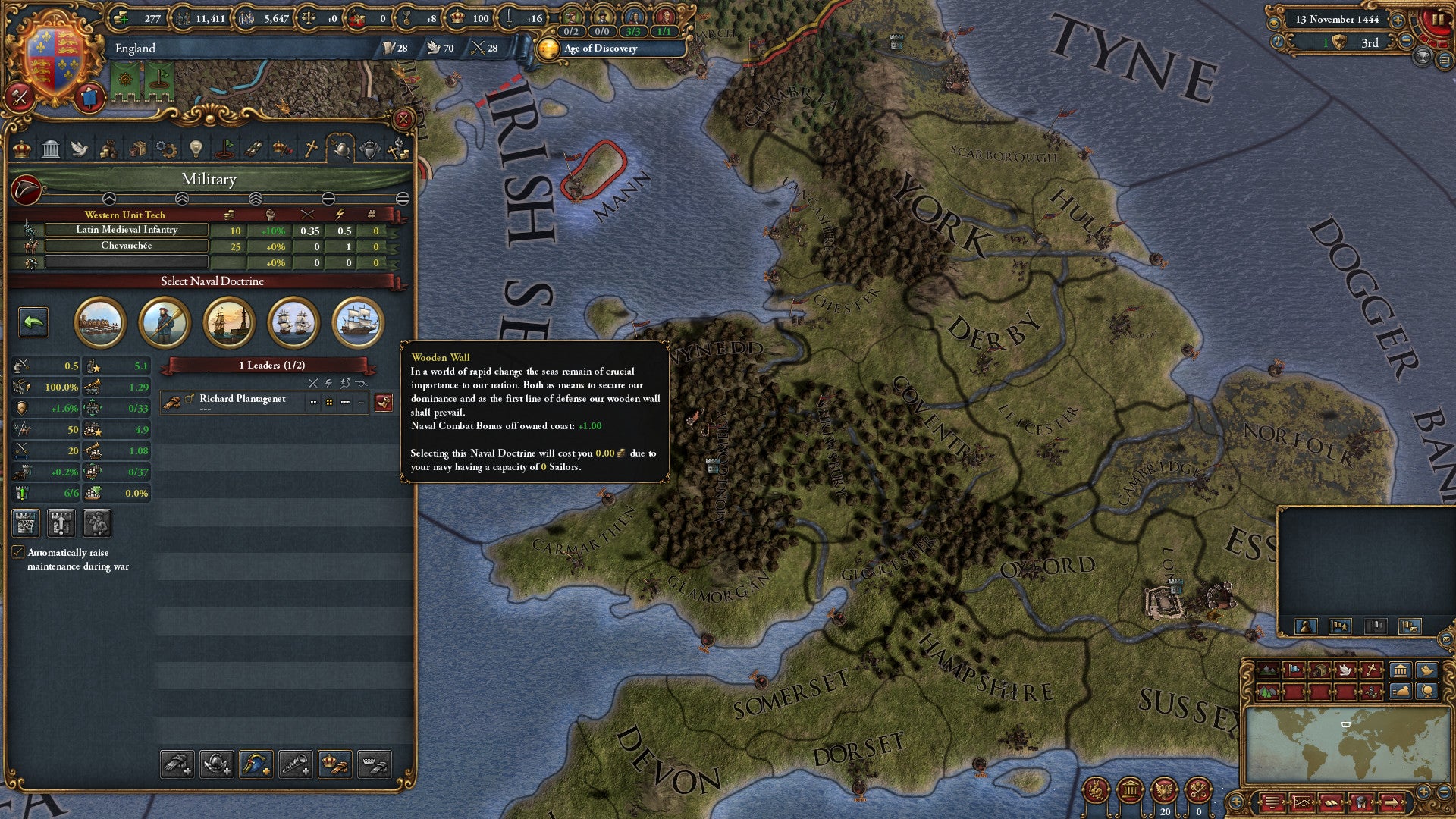Open the Court tab with the crown icon
Image resolution: width=1456 pixels, height=819 pixels.
23,150
